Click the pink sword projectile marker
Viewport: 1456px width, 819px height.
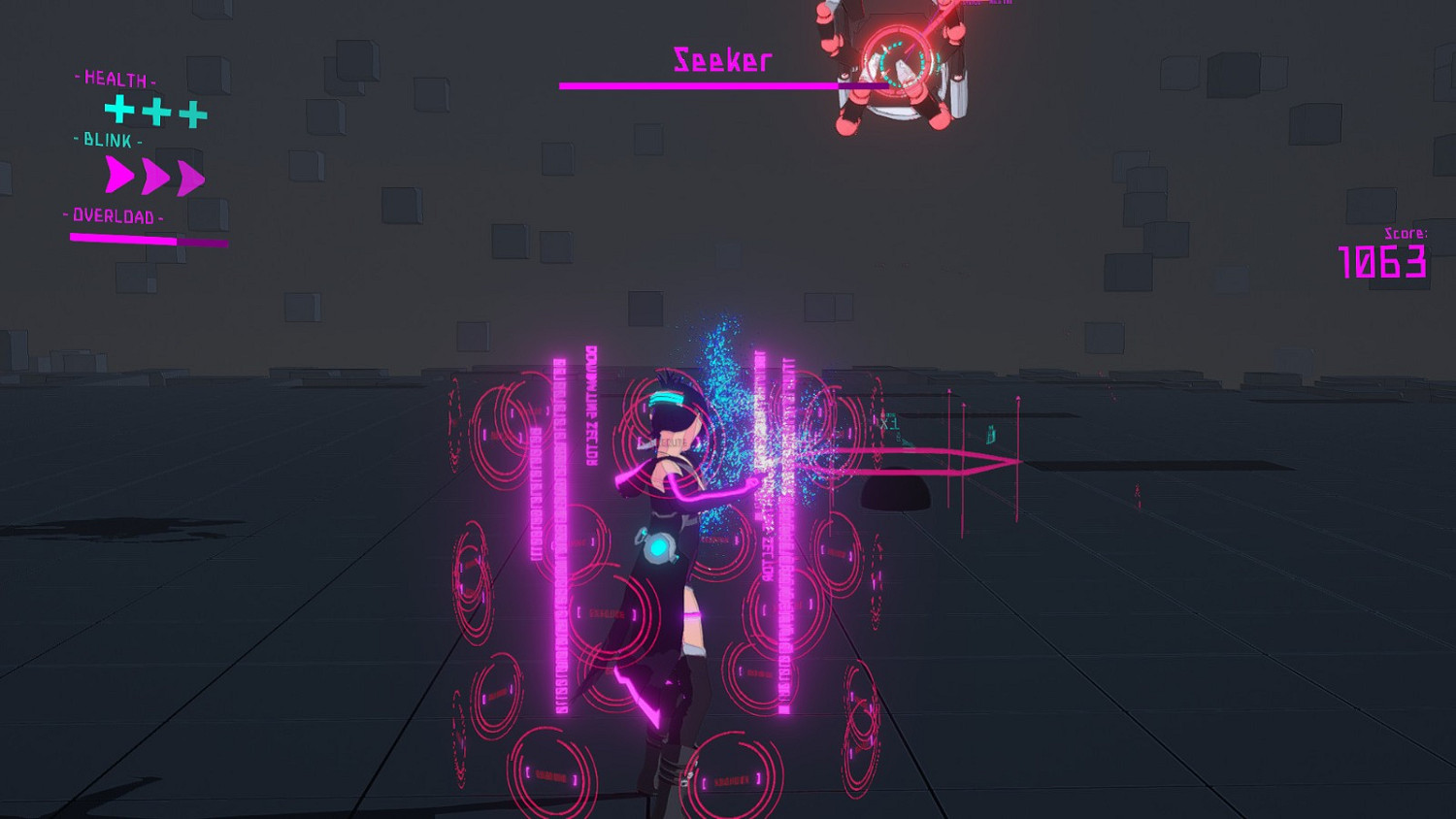click(961, 460)
